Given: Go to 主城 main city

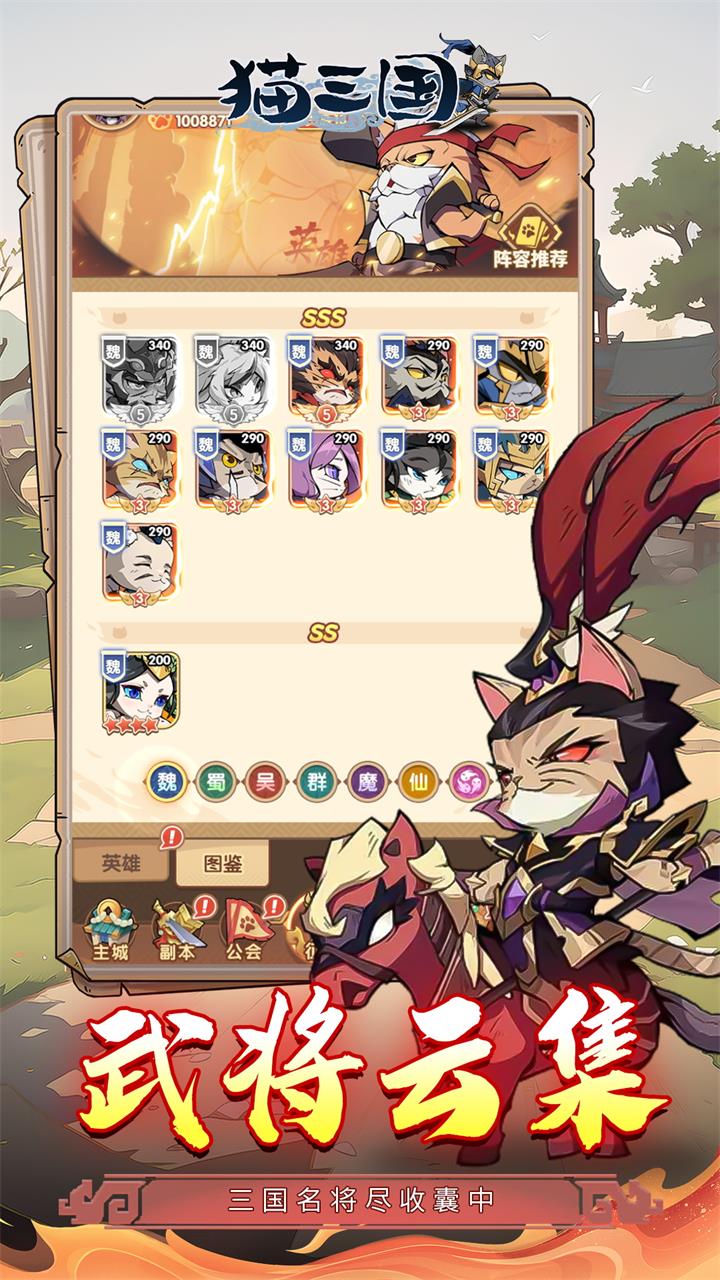Looking at the screenshot, I should 110,927.
